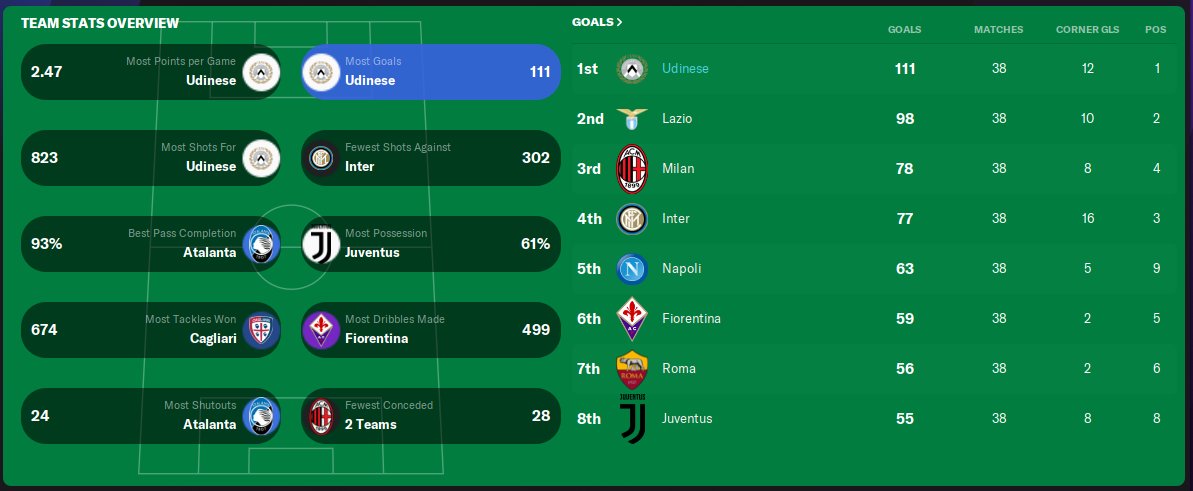Choose the Fewest Shots Against card
Viewport: 1193px width, 491px height.
[x=430, y=158]
